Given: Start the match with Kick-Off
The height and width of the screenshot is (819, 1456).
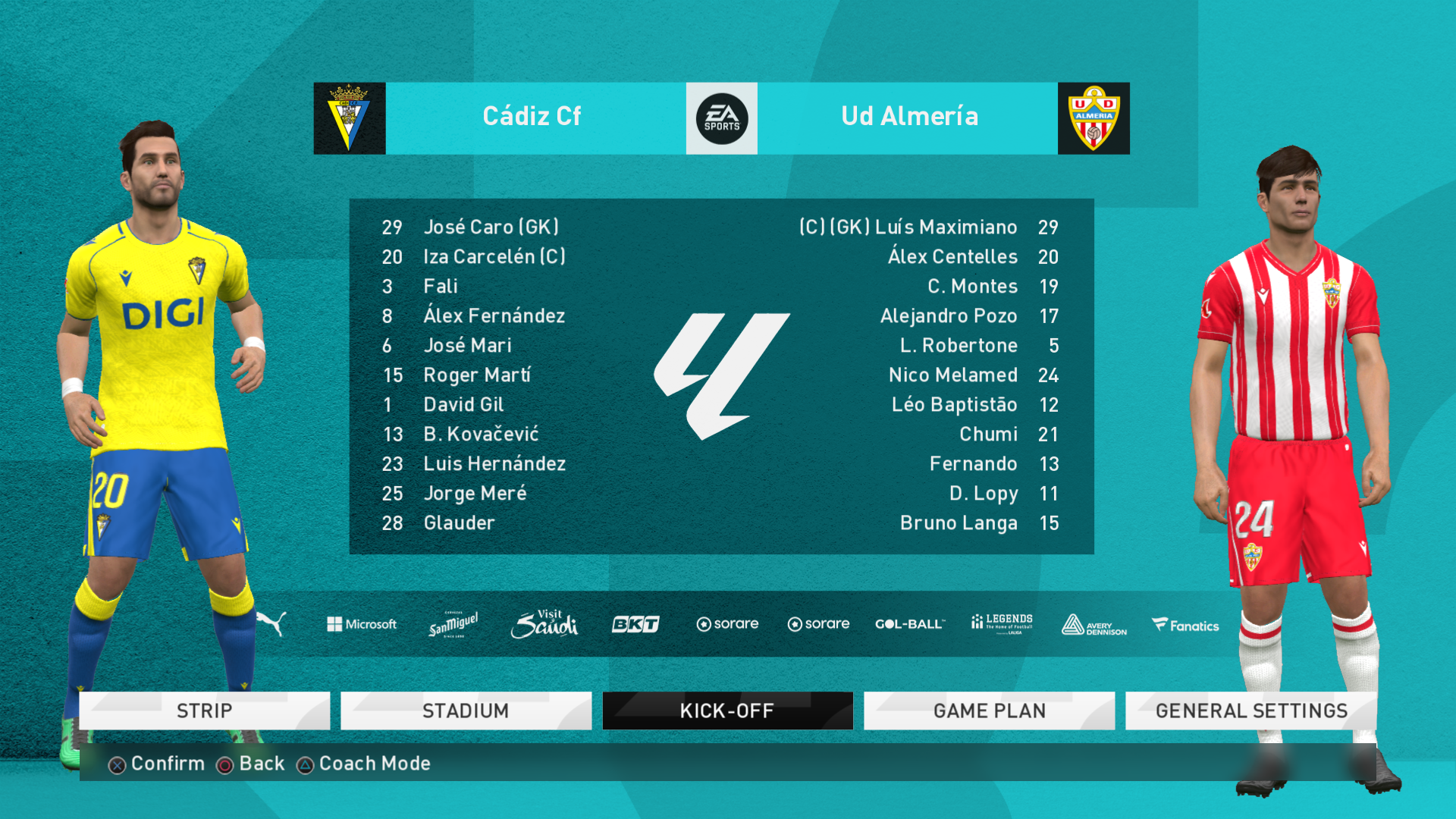Looking at the screenshot, I should tap(727, 711).
